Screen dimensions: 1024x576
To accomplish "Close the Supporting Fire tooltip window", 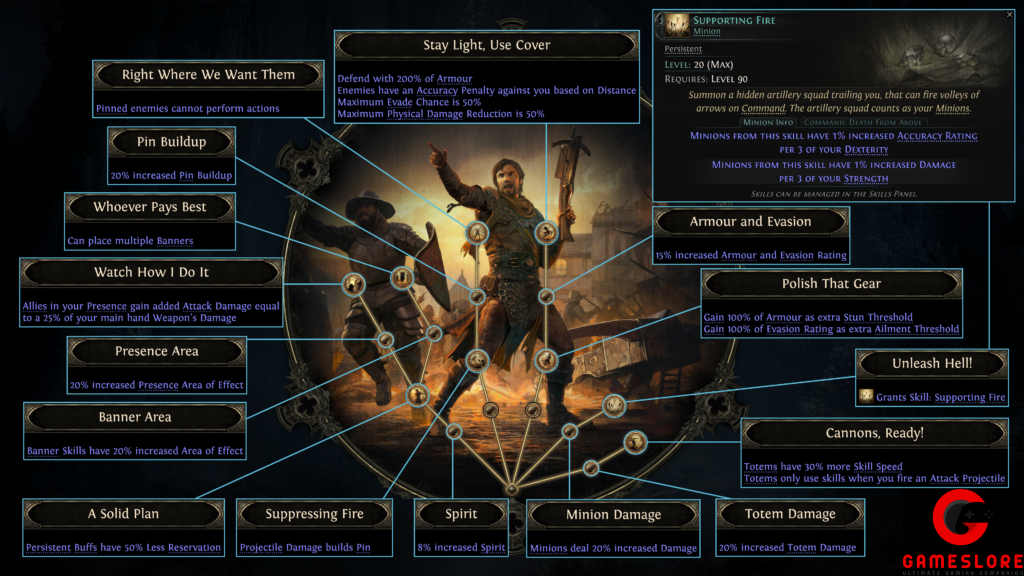I will click(1009, 15).
